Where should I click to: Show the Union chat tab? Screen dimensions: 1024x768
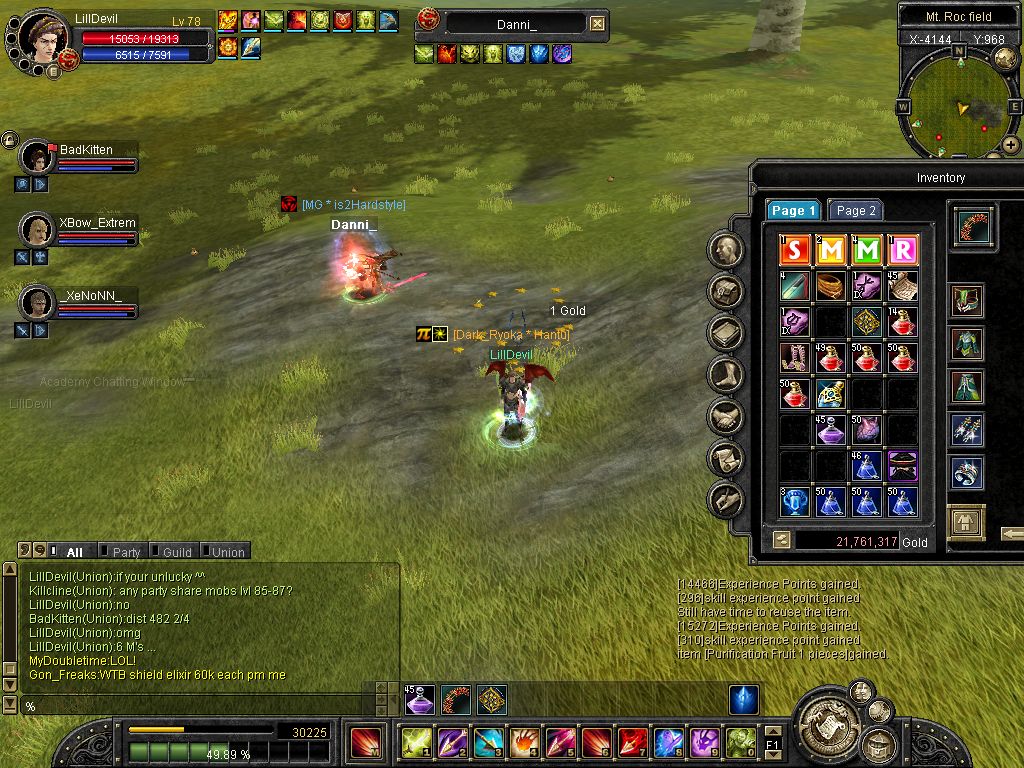point(227,552)
